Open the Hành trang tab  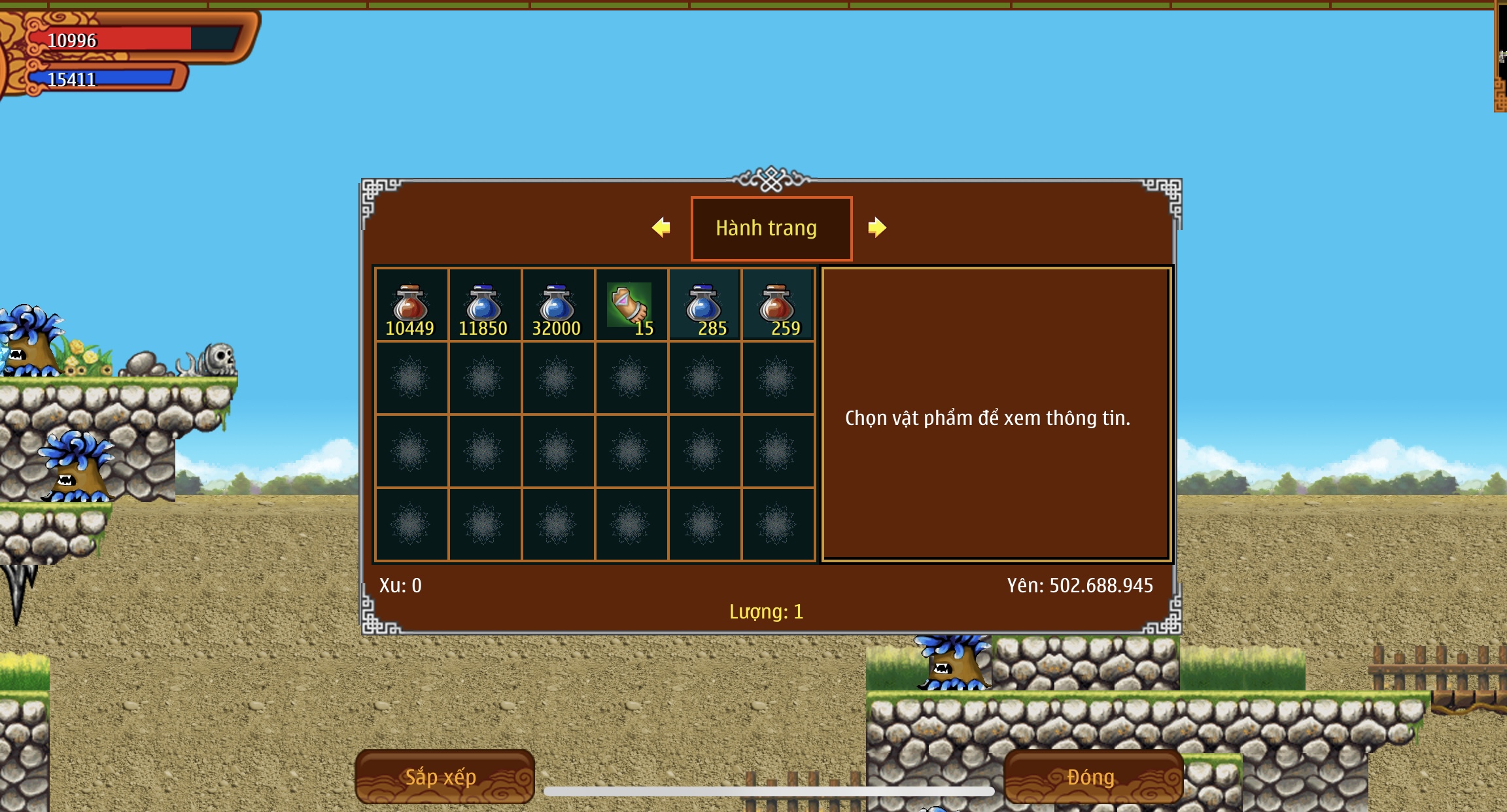point(771,228)
